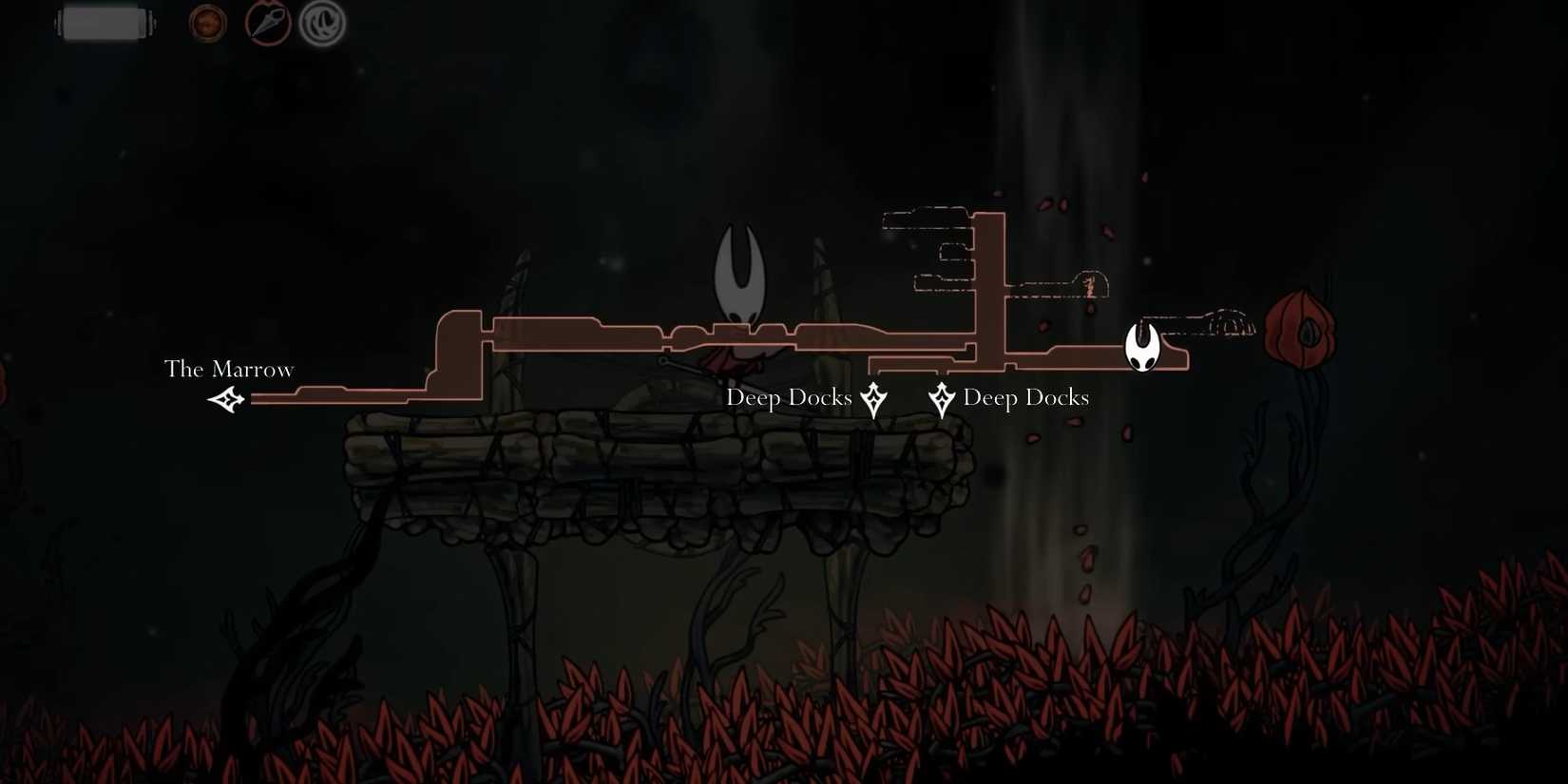This screenshot has height=784, width=1568.
Task: Click the leftmost Deep Docks text
Action: click(790, 397)
